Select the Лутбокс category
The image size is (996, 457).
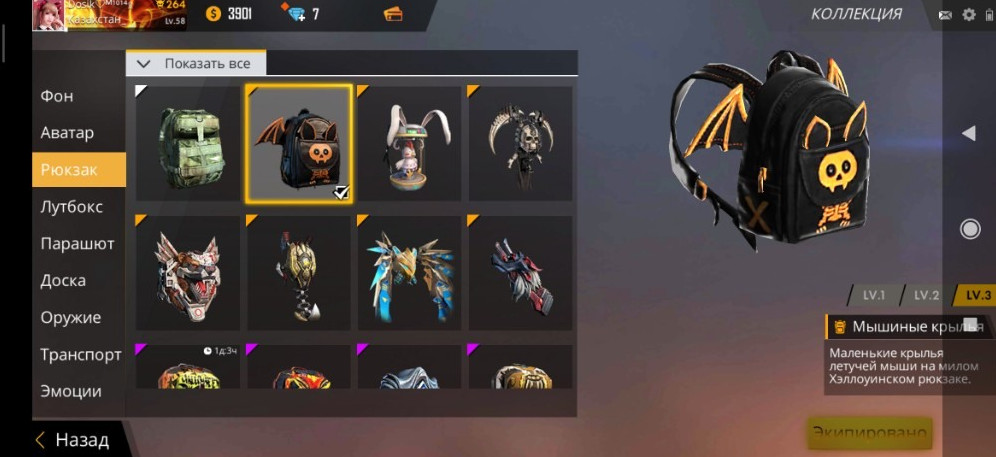tap(72, 207)
